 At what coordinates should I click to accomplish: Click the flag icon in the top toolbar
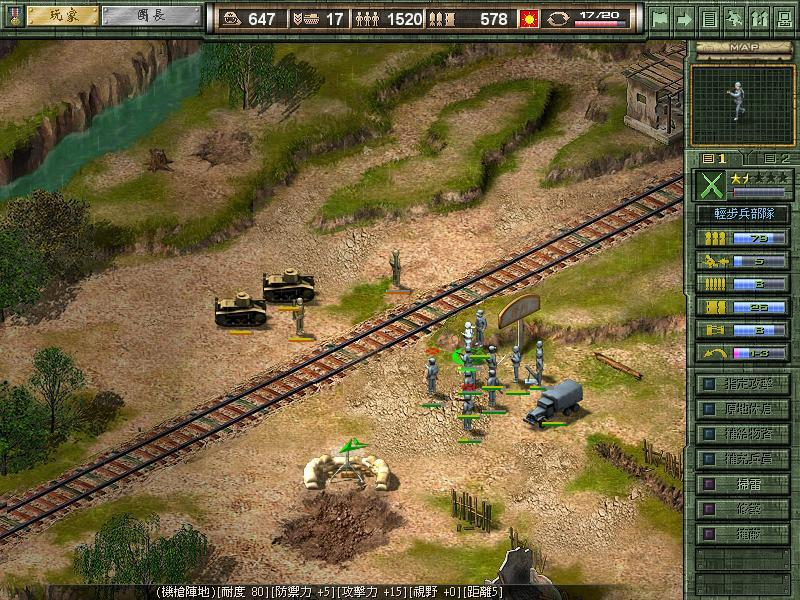click(659, 18)
